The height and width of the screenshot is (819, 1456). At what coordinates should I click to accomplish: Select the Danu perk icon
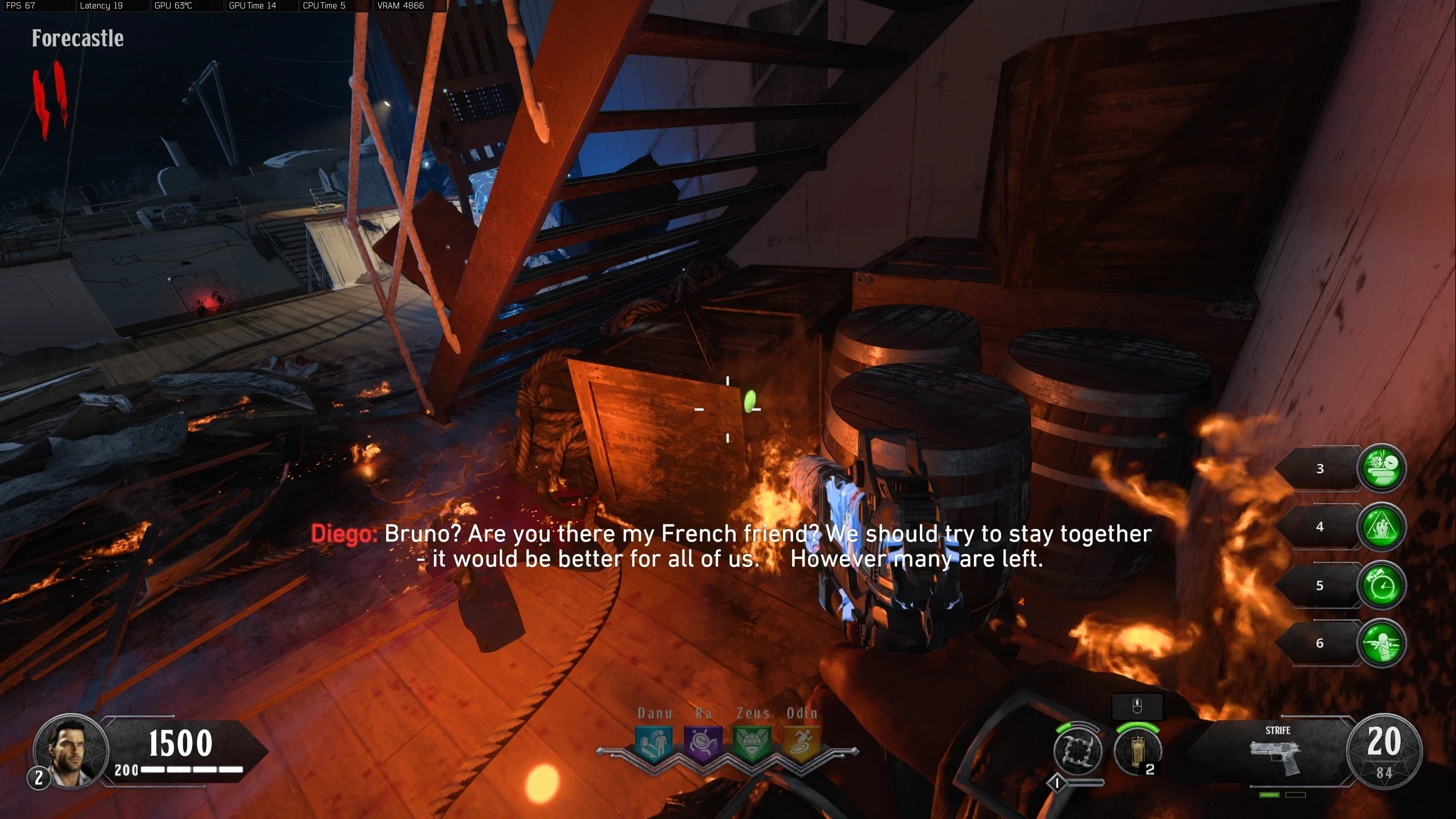click(654, 743)
